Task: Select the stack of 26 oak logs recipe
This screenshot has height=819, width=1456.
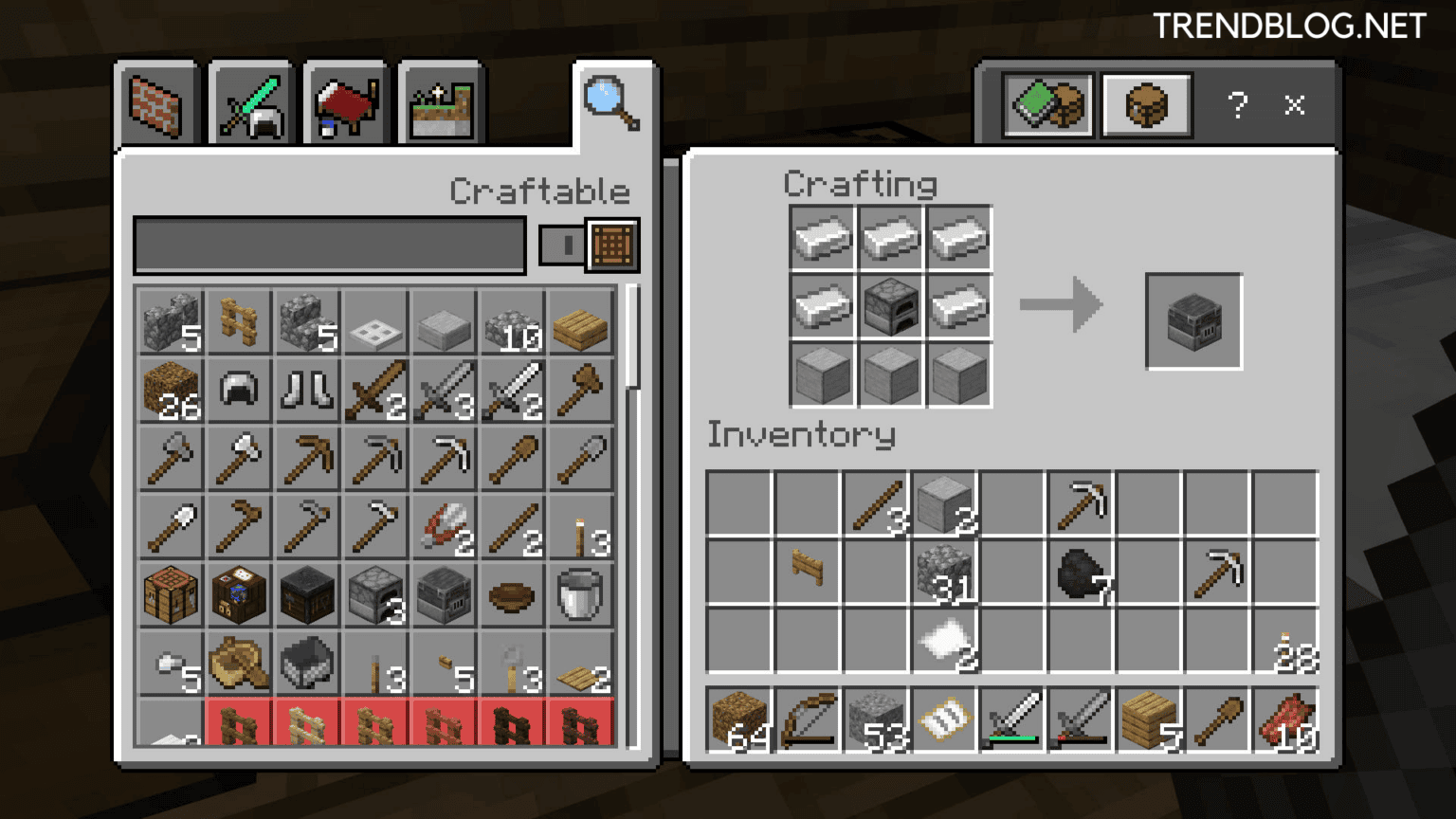Action: (x=171, y=390)
